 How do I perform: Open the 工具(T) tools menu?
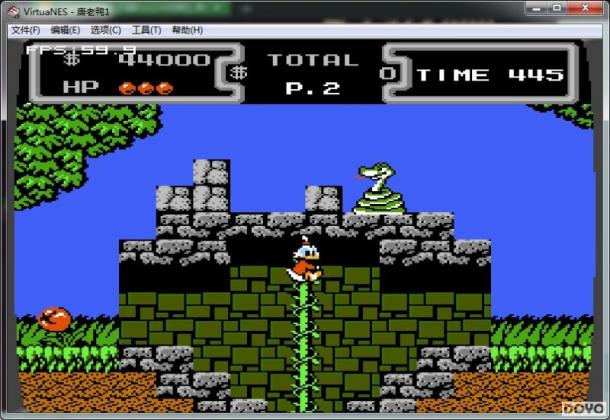click(147, 30)
